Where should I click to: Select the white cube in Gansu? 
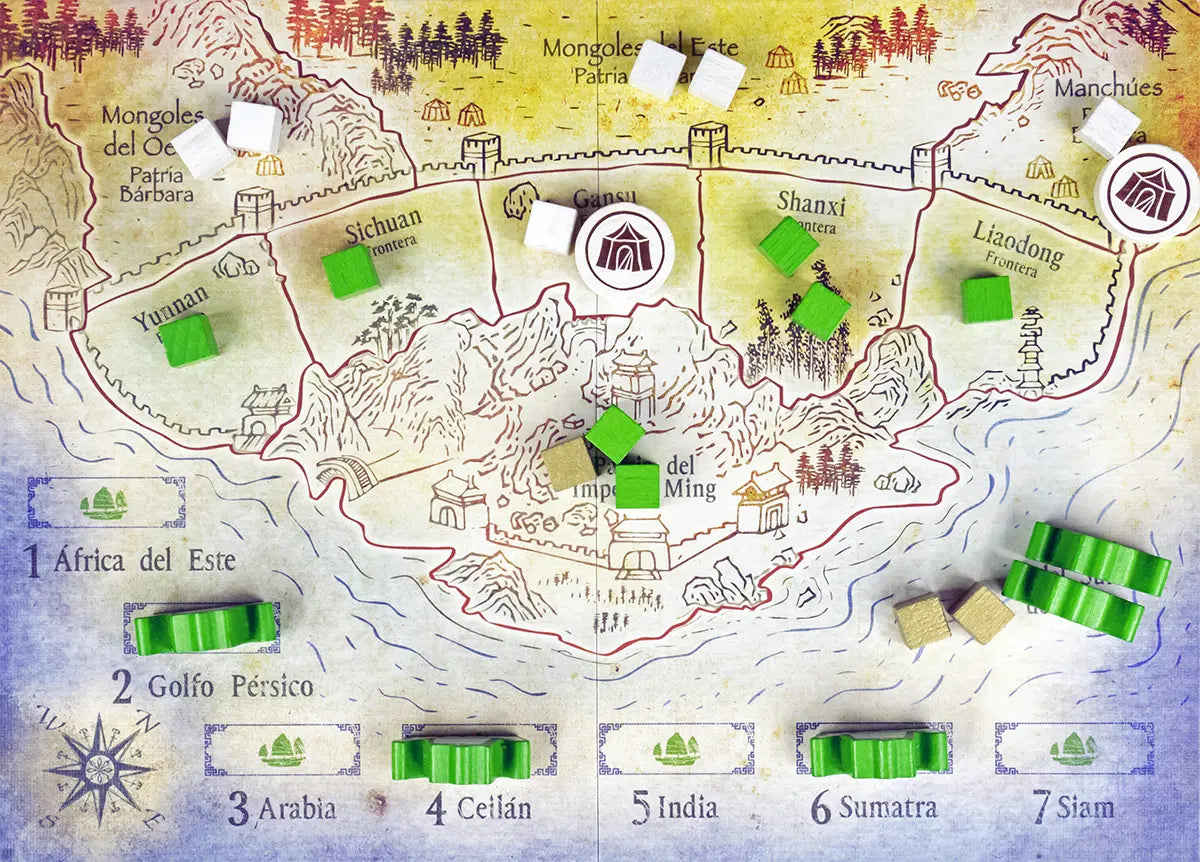(550, 227)
